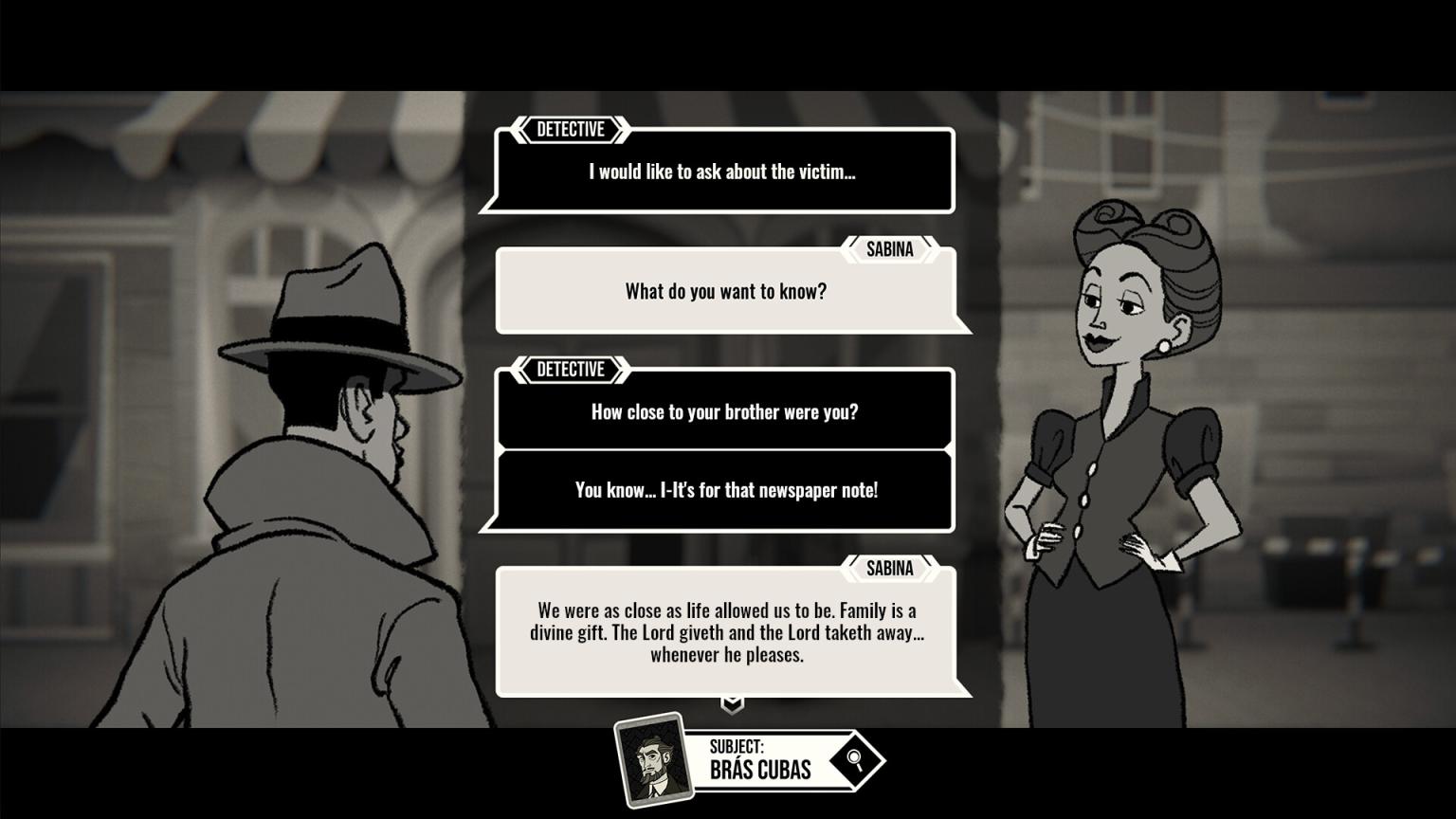Select 'What do you want to know?' reply
The image size is (1456, 819).
coord(727,291)
